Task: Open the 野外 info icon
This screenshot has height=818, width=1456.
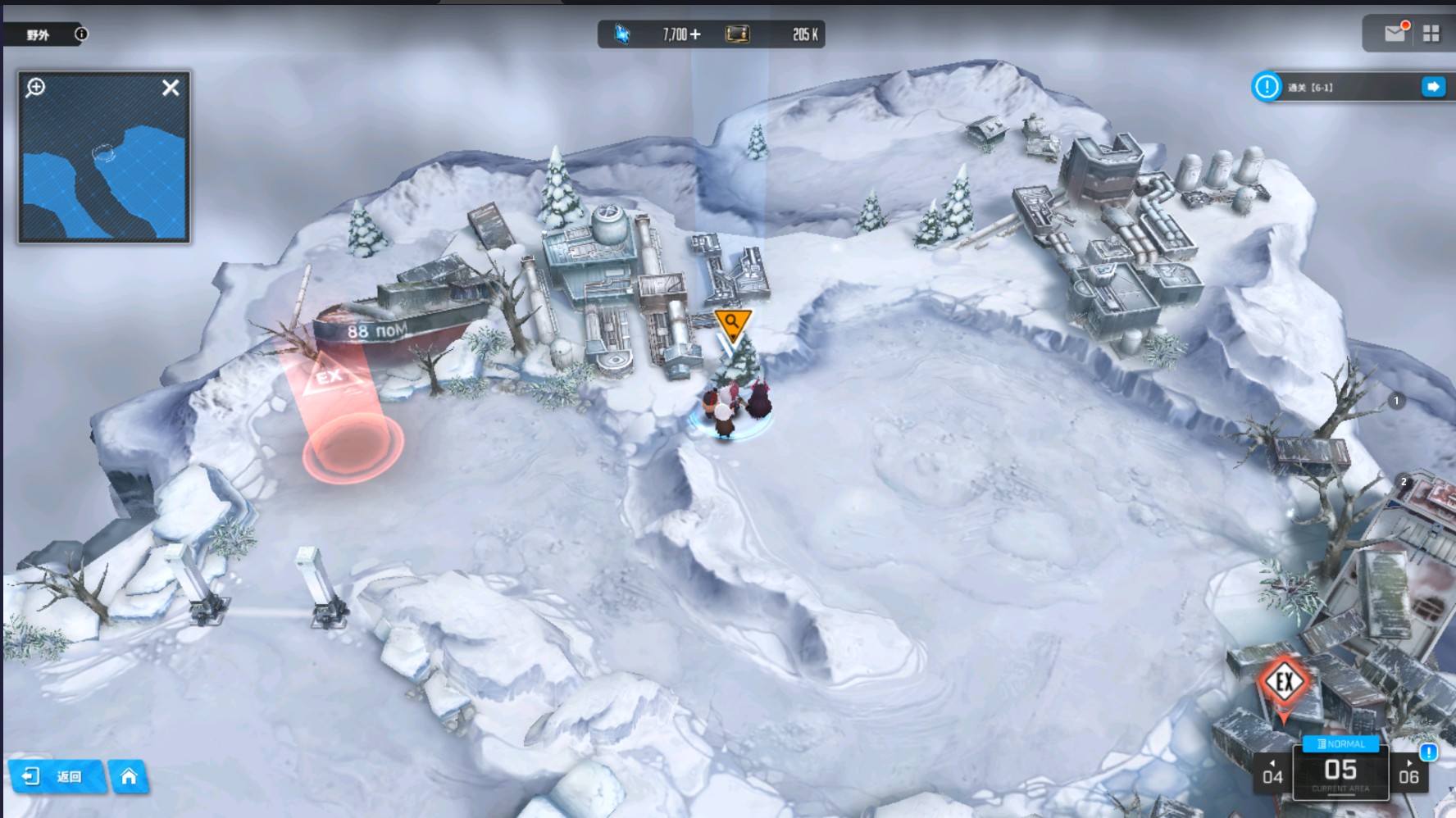Action: (x=81, y=34)
